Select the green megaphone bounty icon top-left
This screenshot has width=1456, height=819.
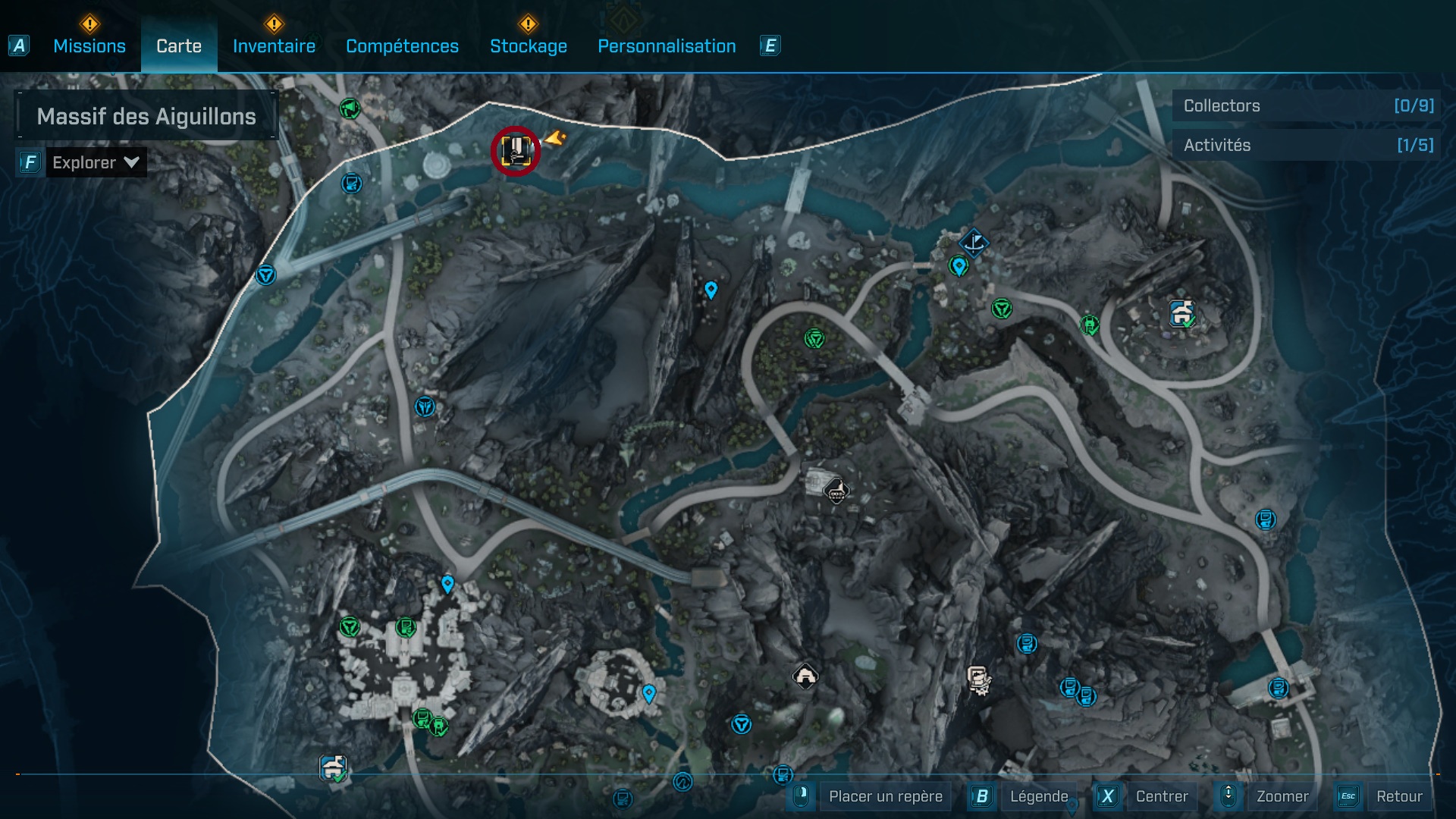pyautogui.click(x=350, y=108)
